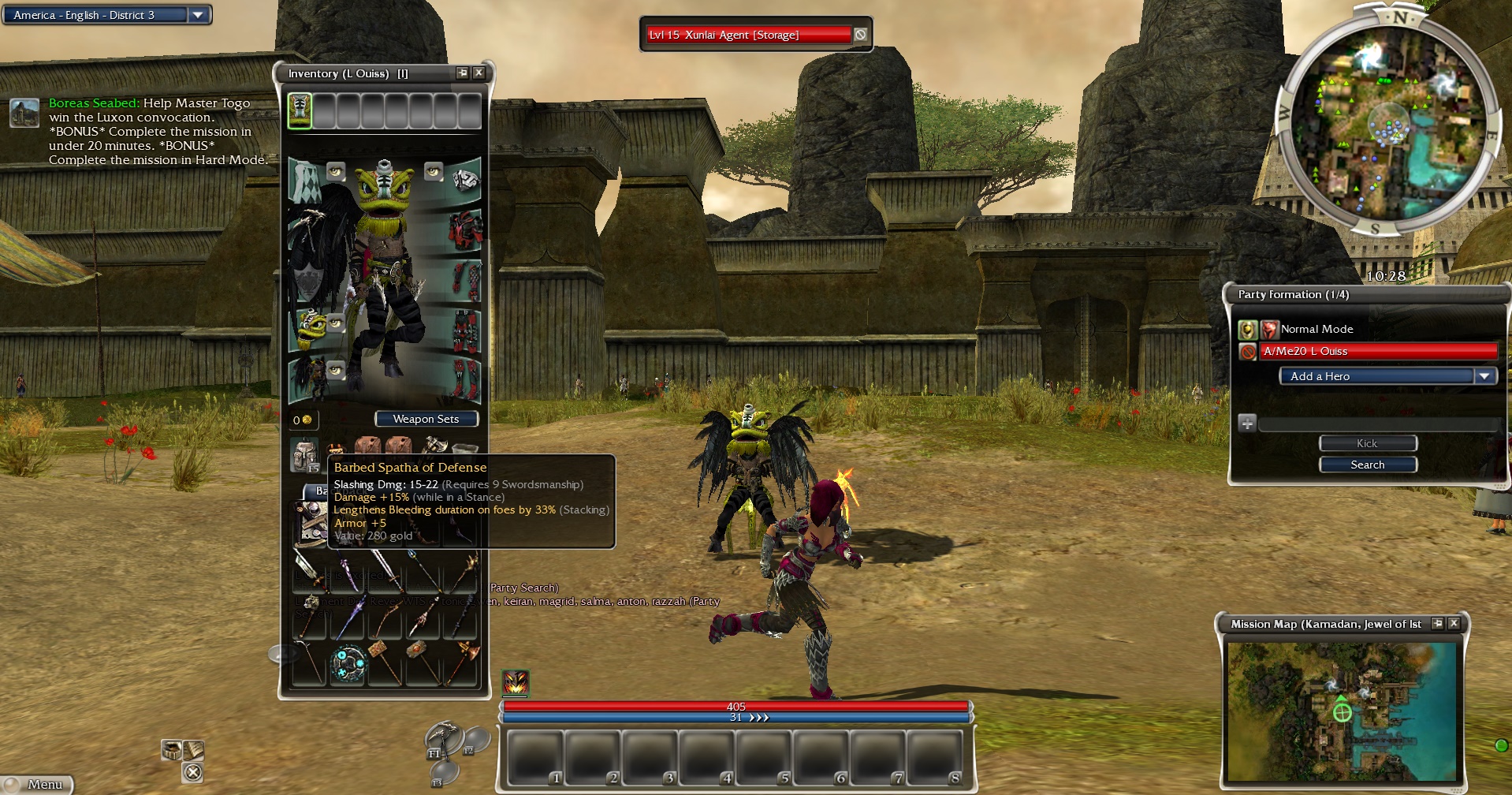1512x795 pixels.
Task: Click the Search button in Party Formation
Action: point(1367,465)
